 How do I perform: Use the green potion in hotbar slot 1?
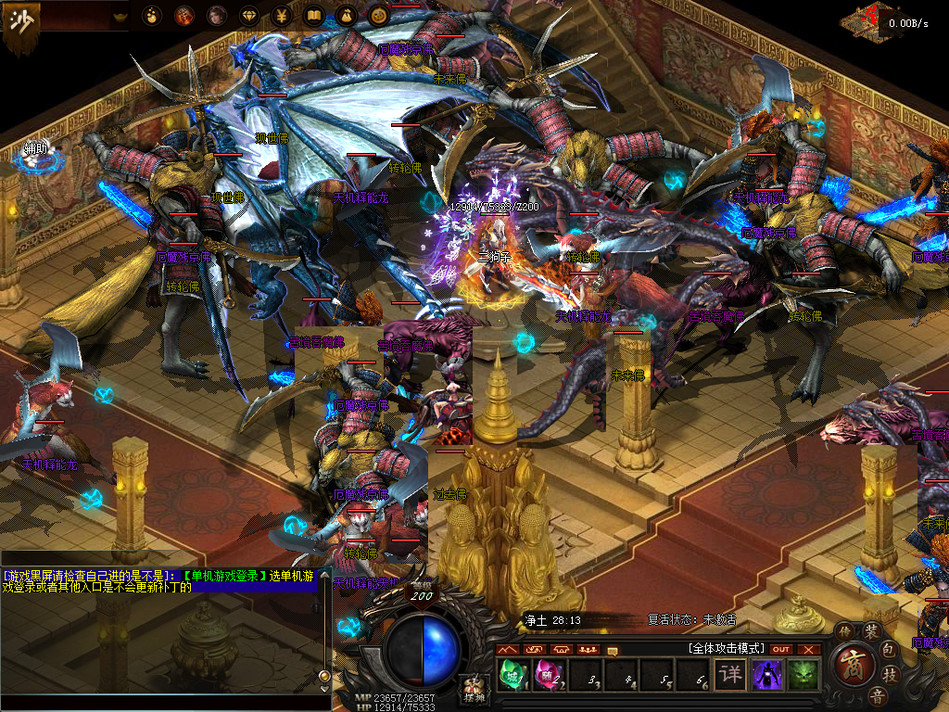tap(511, 674)
